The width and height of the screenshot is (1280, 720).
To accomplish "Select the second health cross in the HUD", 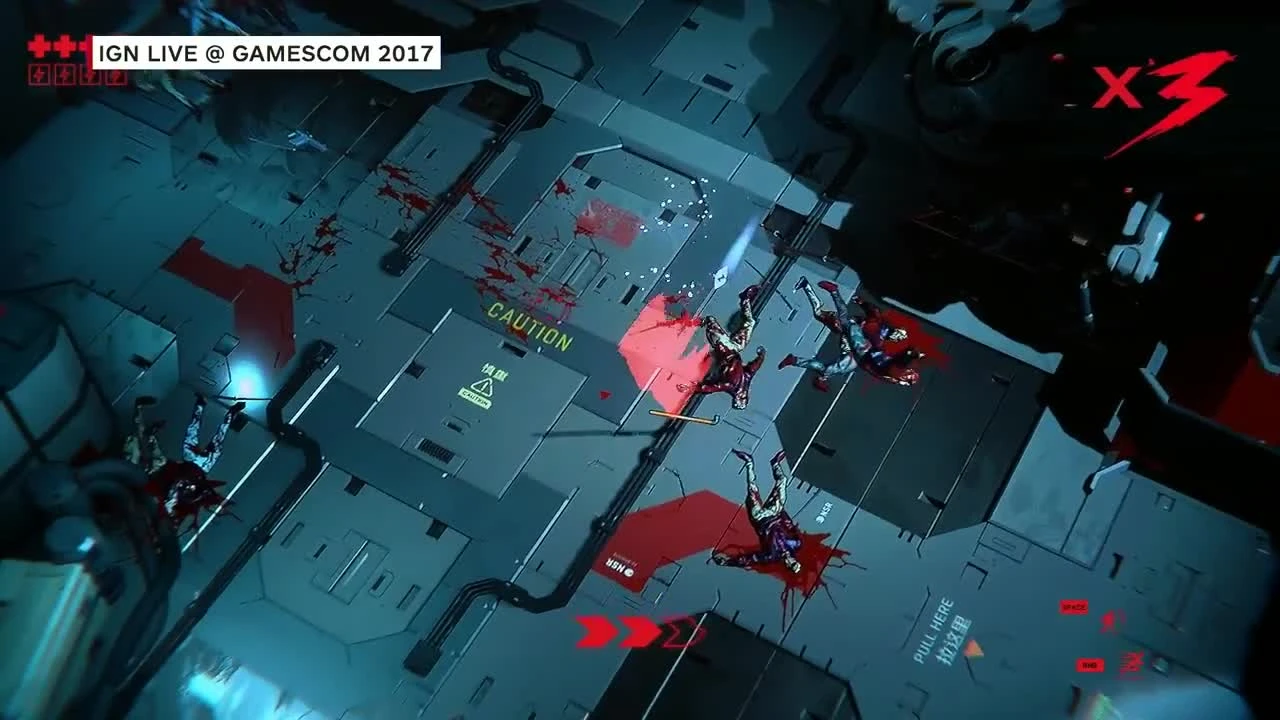I will point(64,45).
